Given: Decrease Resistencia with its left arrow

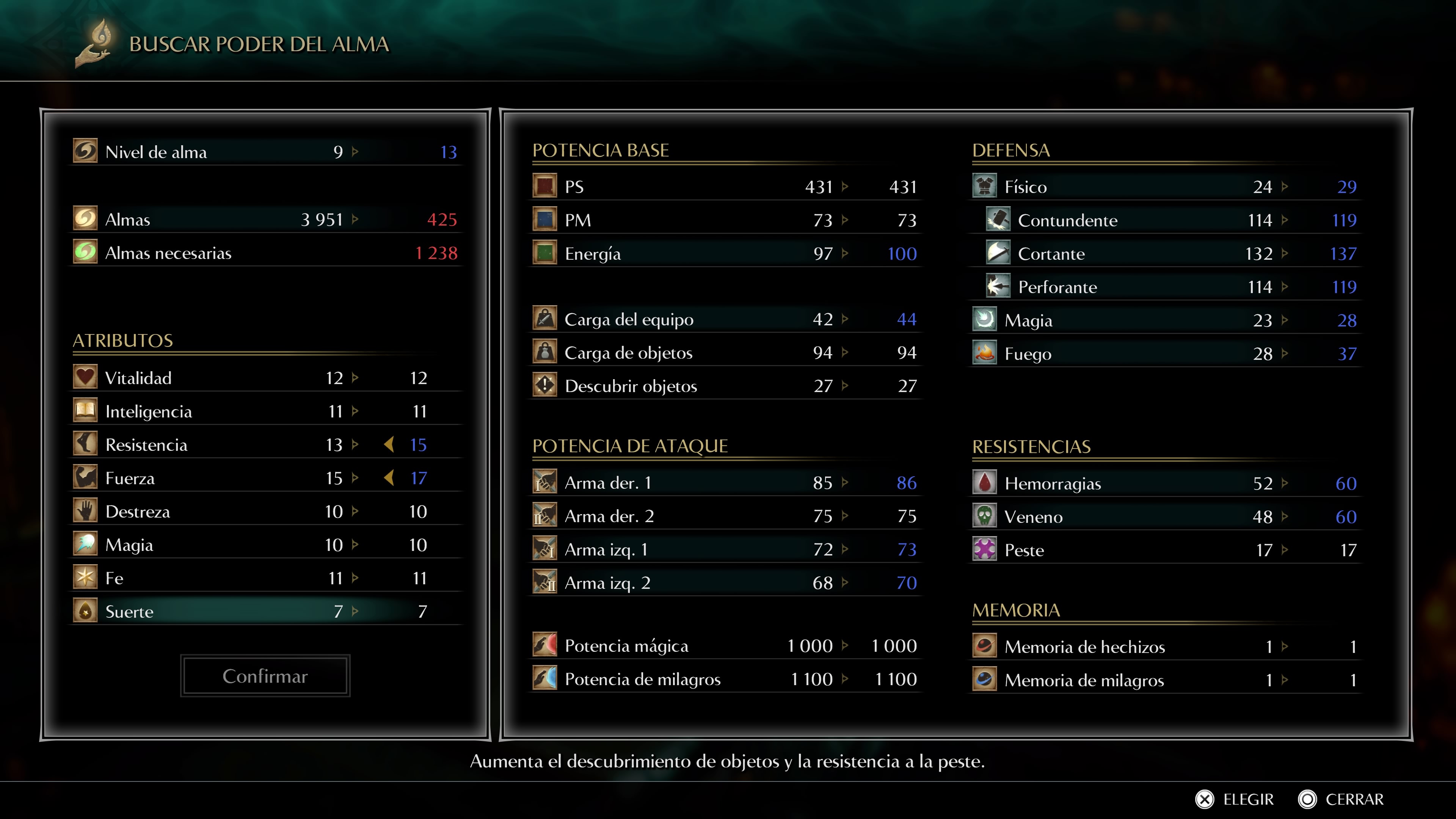Looking at the screenshot, I should pyautogui.click(x=389, y=445).
